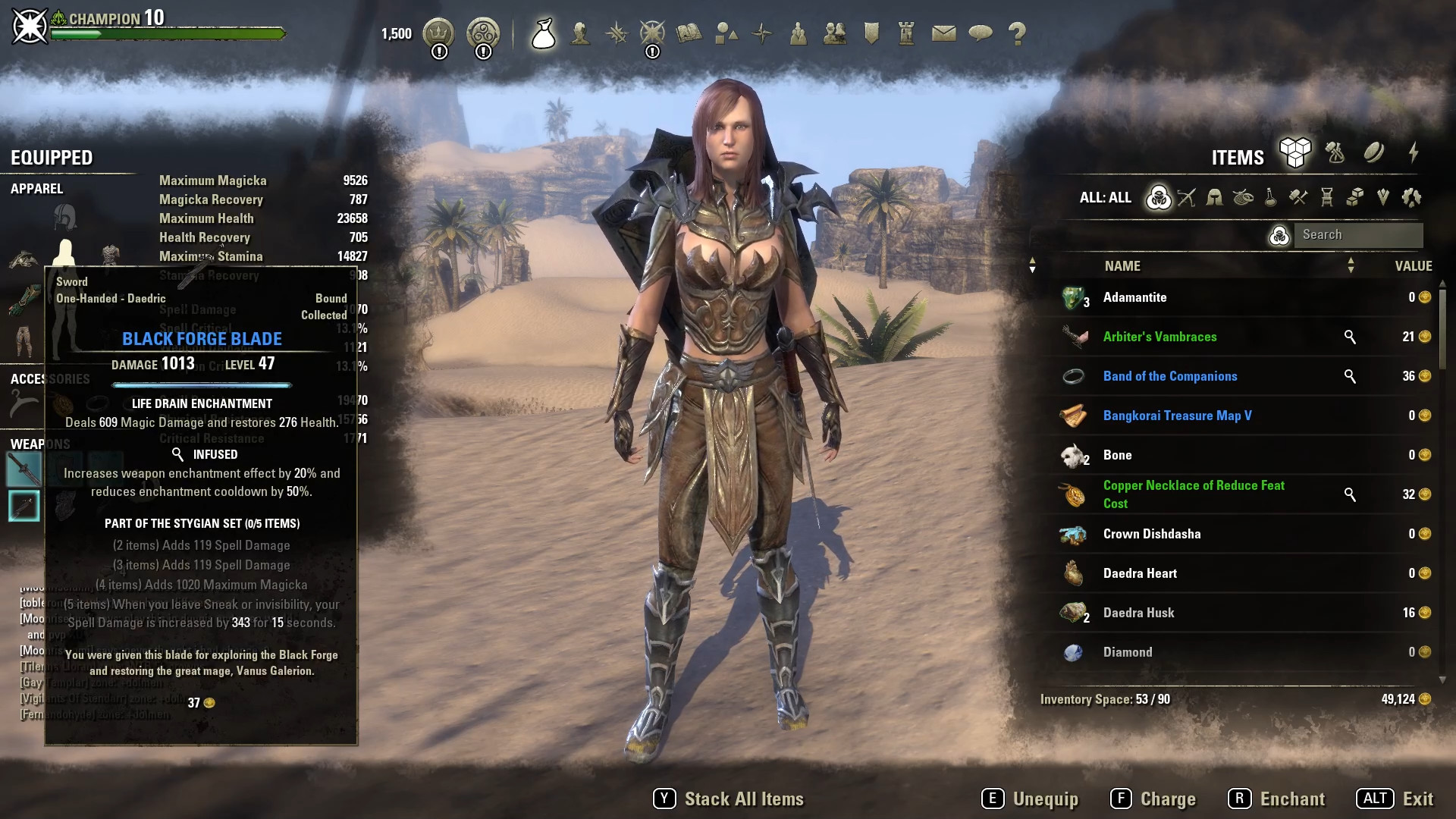
Task: Click the inventory Search field
Action: pyautogui.click(x=1357, y=235)
